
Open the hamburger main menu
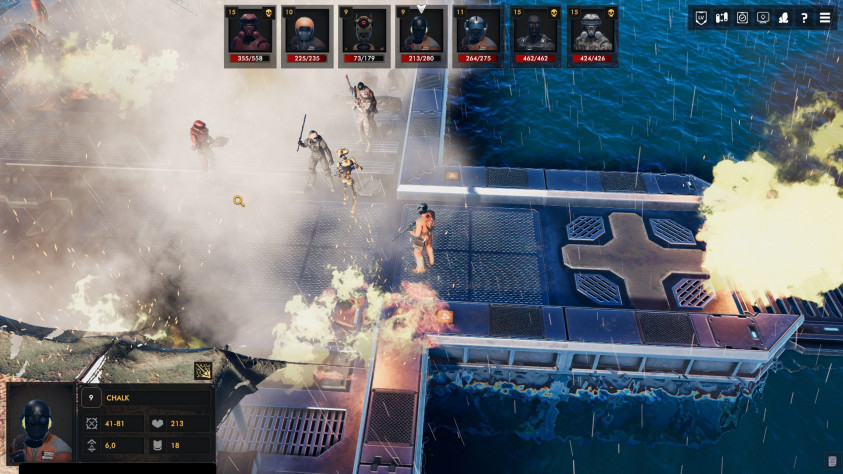(825, 18)
